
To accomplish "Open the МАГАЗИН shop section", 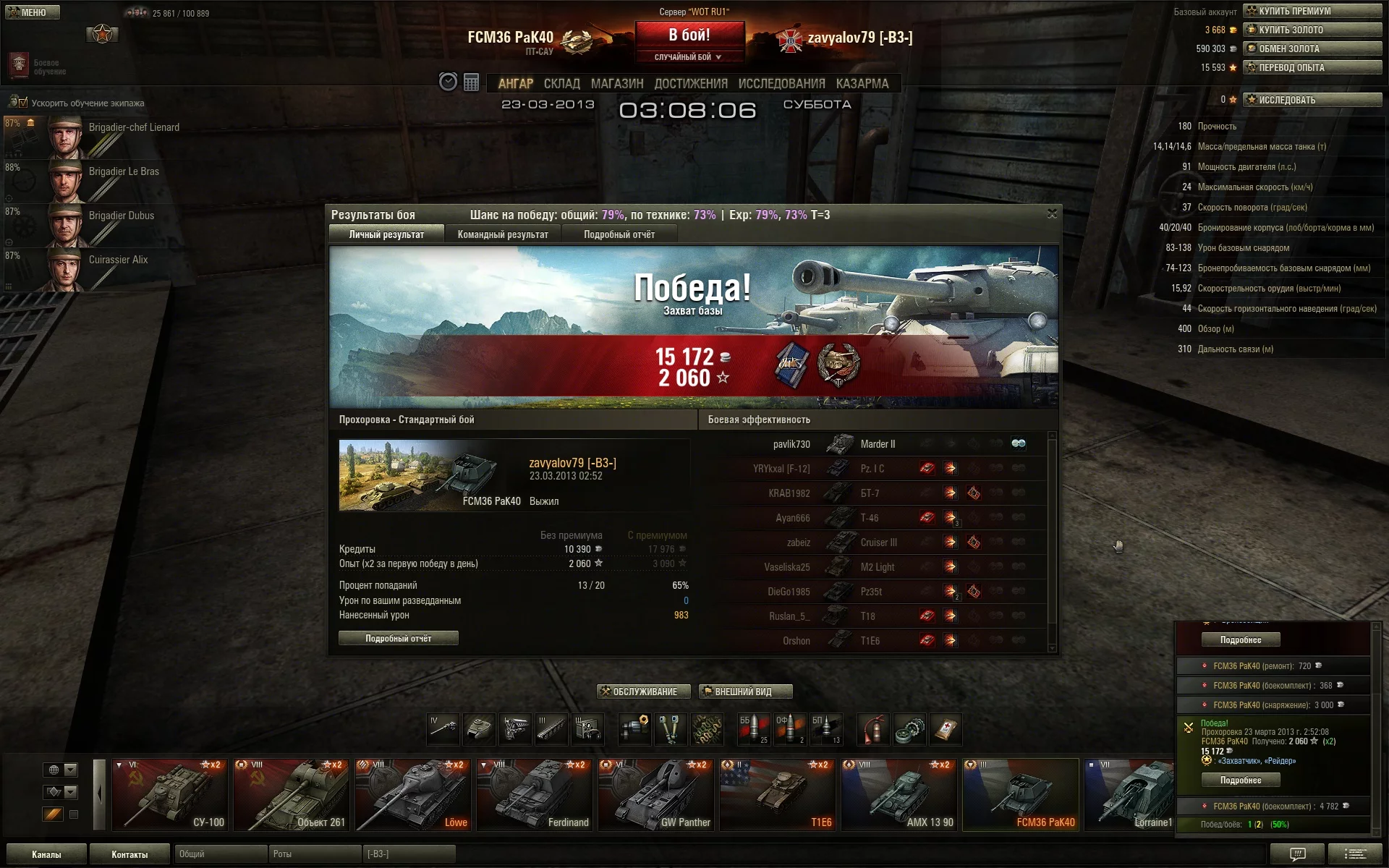I will click(x=616, y=84).
